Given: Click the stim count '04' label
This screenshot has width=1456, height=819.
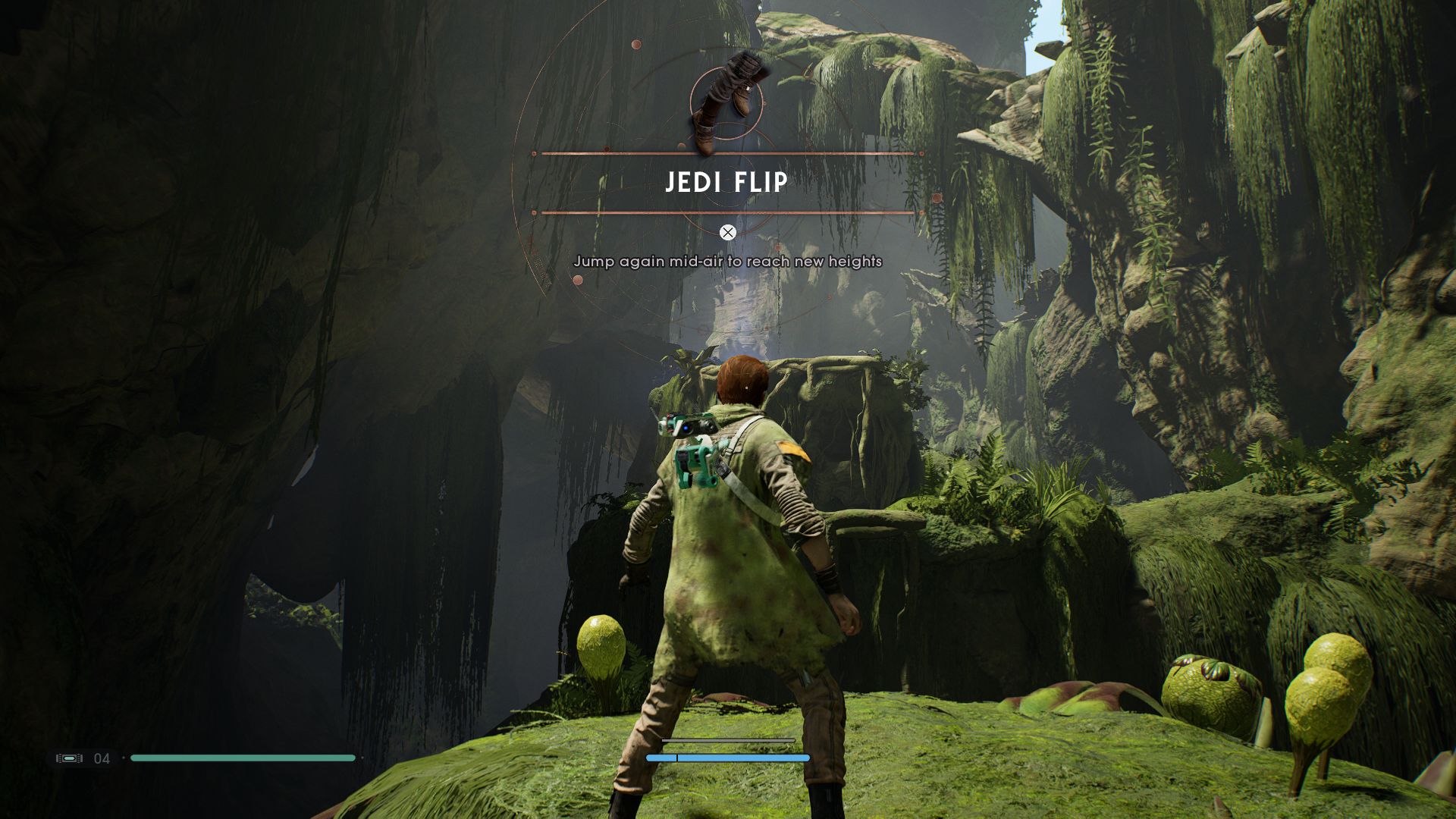Looking at the screenshot, I should pos(101,758).
